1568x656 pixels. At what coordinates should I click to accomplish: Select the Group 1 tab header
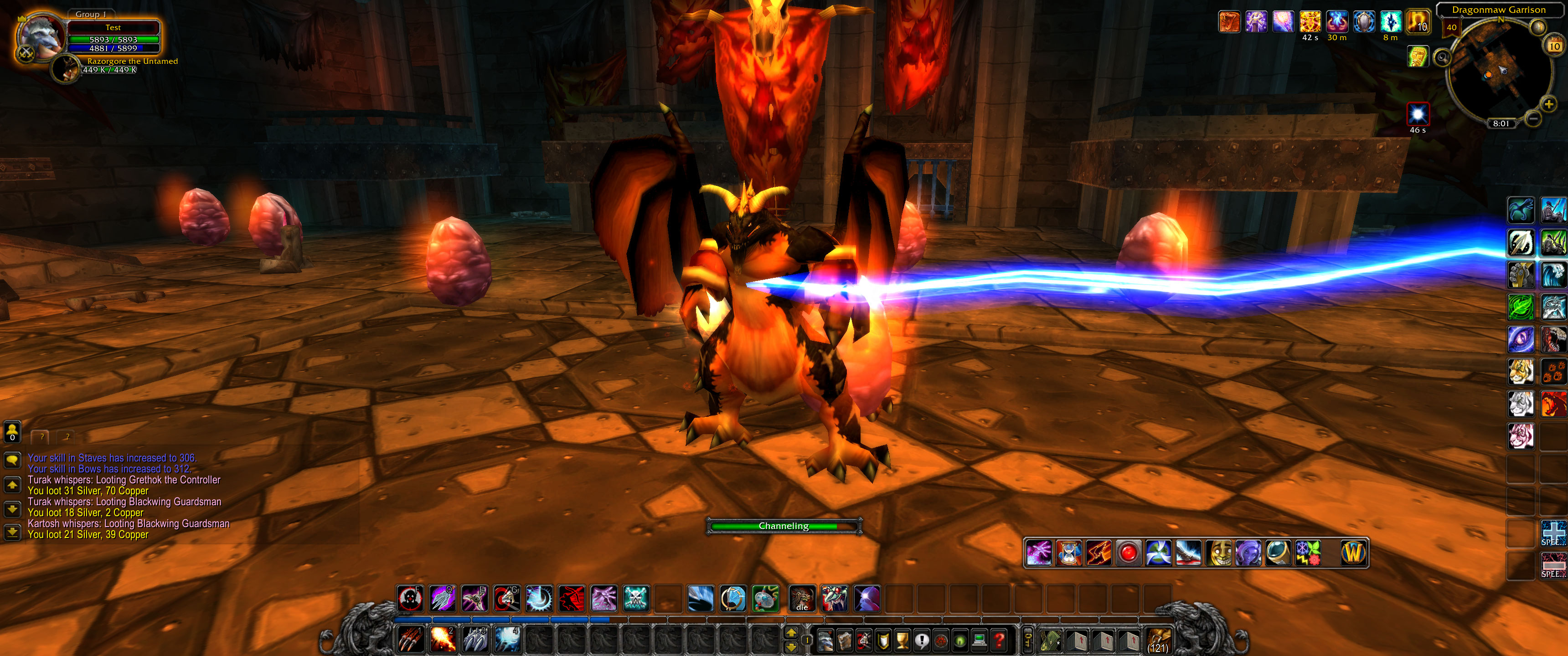(93, 14)
